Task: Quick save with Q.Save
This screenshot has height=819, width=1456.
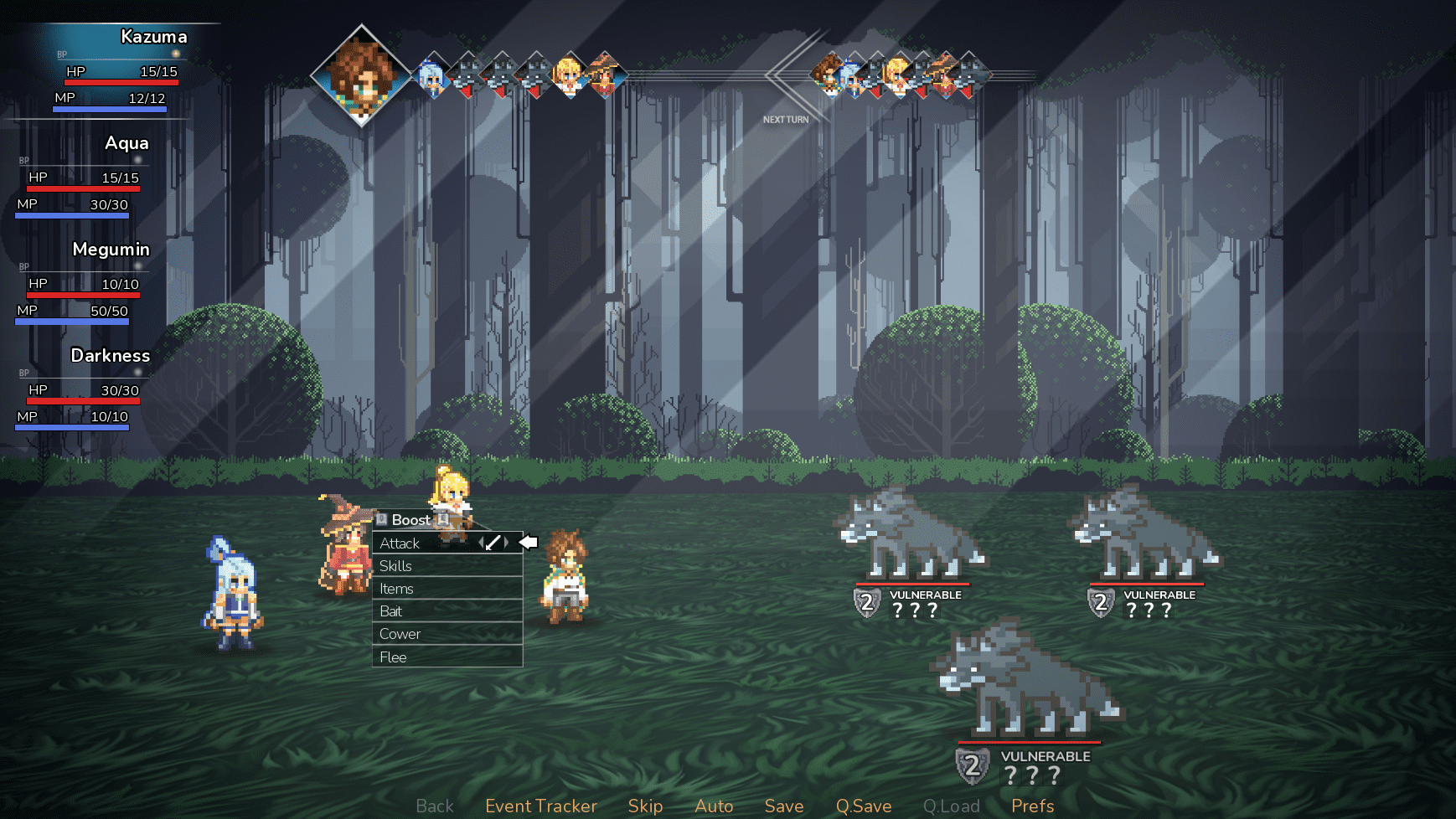Action: coord(864,806)
